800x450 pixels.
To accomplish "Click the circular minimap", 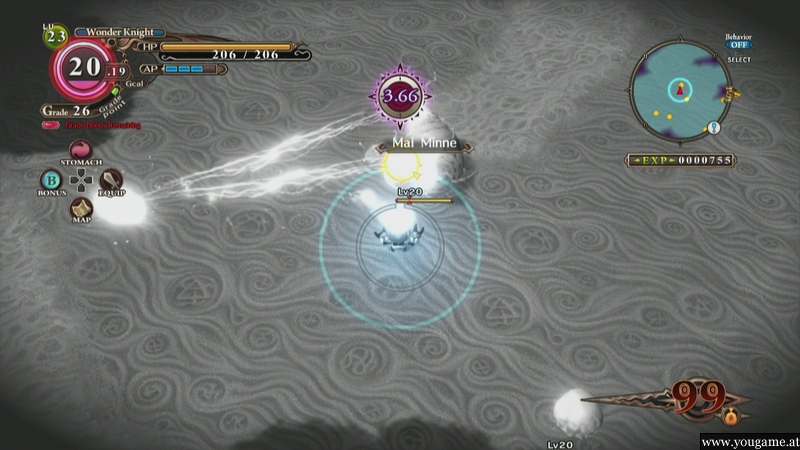I will tap(681, 92).
